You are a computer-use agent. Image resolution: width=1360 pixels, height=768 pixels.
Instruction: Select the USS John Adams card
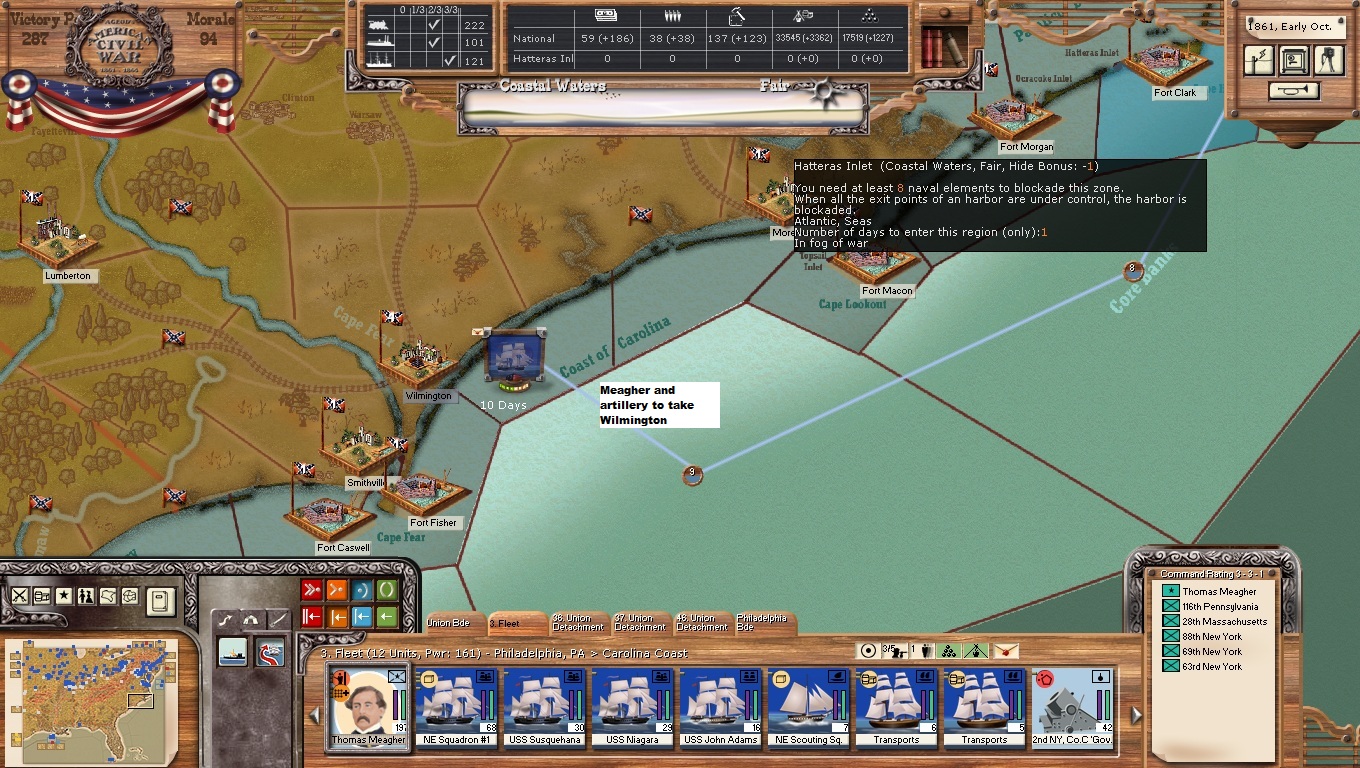pos(721,706)
